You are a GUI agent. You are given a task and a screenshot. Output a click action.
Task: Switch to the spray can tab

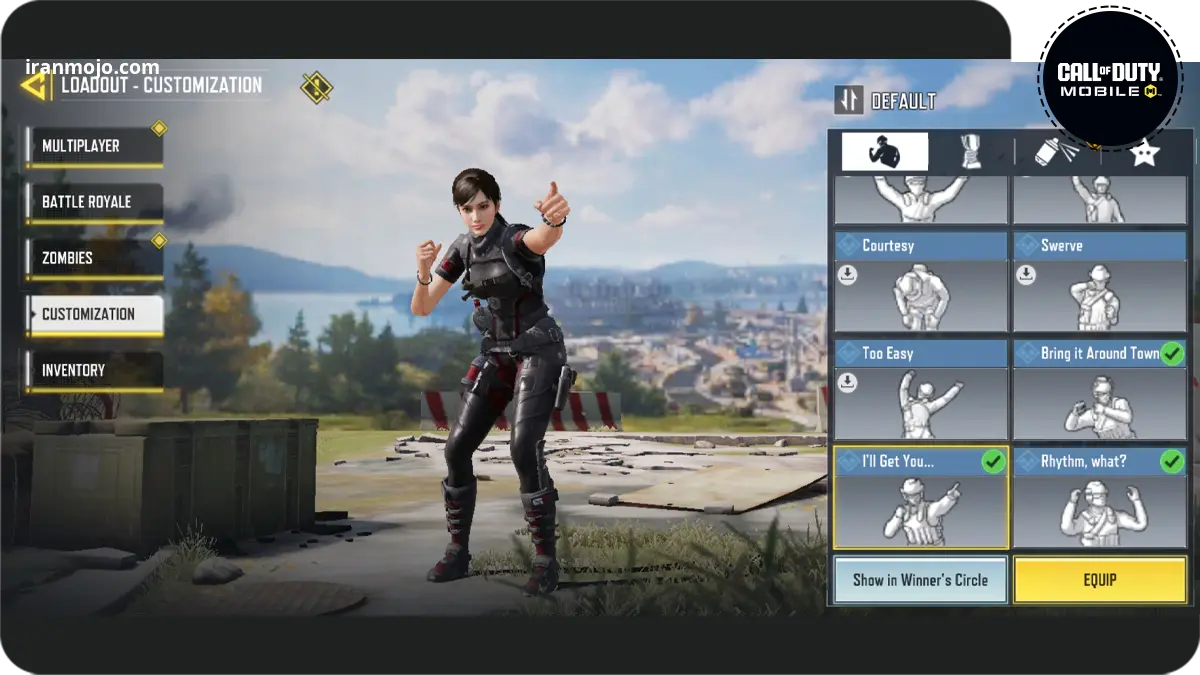click(1056, 152)
